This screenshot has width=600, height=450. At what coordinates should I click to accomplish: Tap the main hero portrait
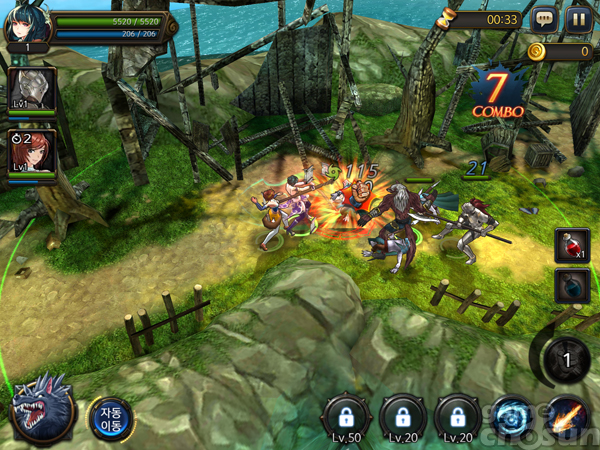[26, 24]
